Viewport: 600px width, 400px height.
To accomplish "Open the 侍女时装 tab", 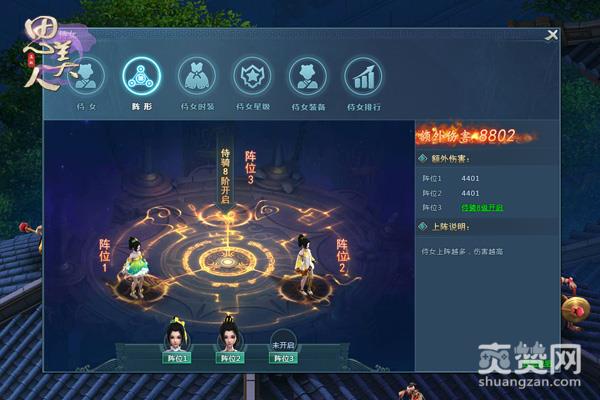I will [x=197, y=75].
